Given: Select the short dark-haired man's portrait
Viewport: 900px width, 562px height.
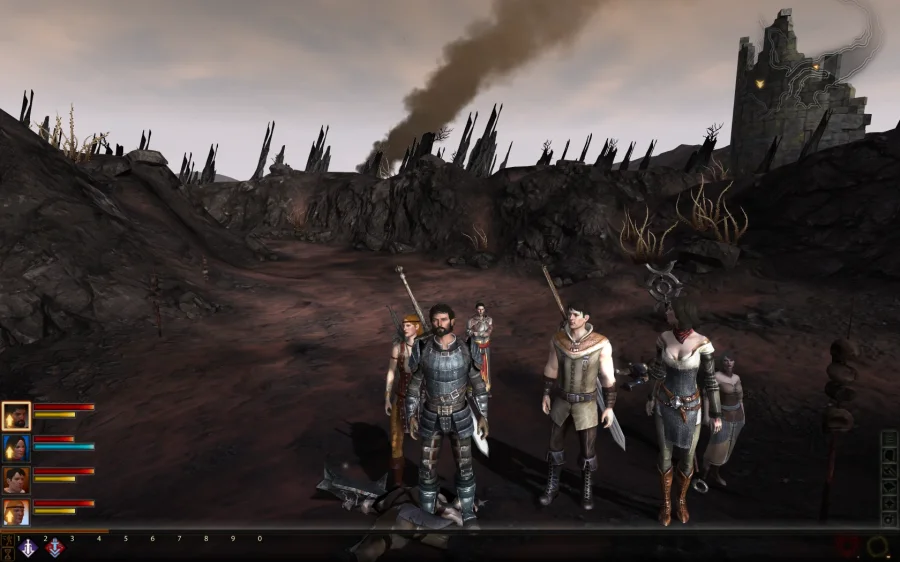Looking at the screenshot, I should (16, 480).
